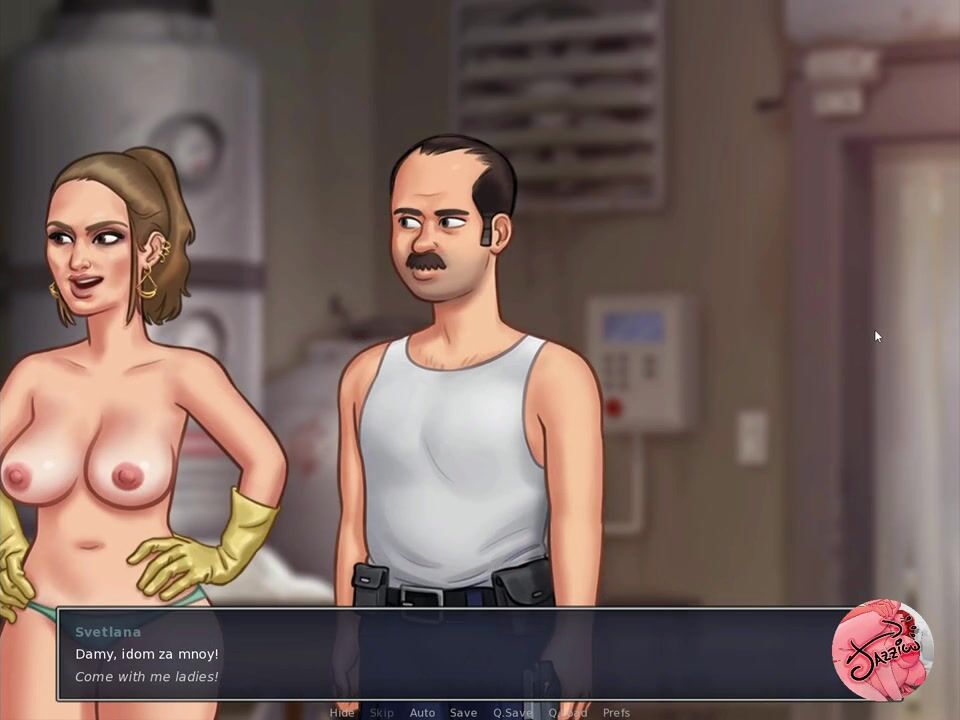960x720 pixels.
Task: Quick save with Q.Save
Action: tap(512, 713)
